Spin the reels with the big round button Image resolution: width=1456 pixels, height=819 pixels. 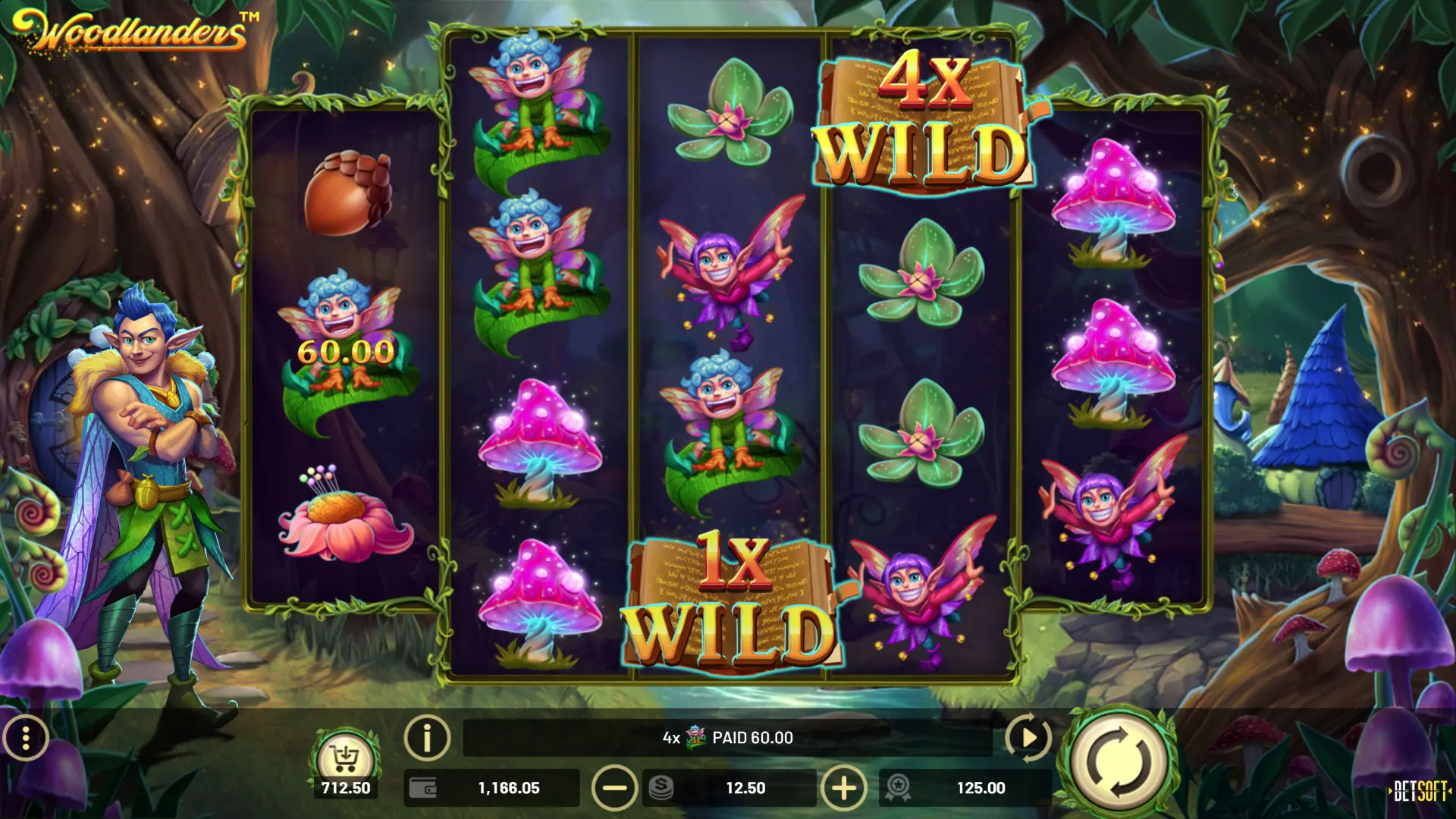[x=1117, y=761]
